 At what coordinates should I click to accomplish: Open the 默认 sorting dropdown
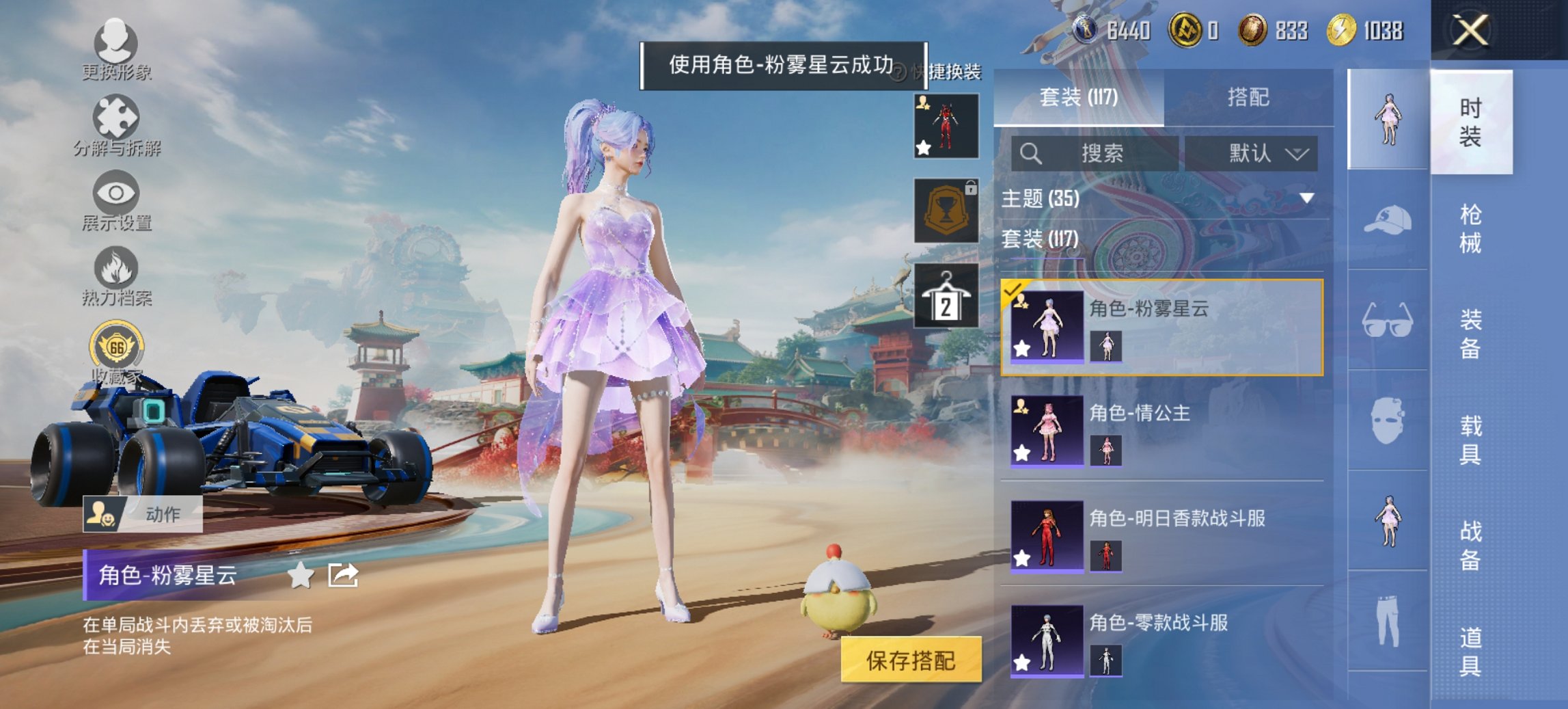point(1267,153)
